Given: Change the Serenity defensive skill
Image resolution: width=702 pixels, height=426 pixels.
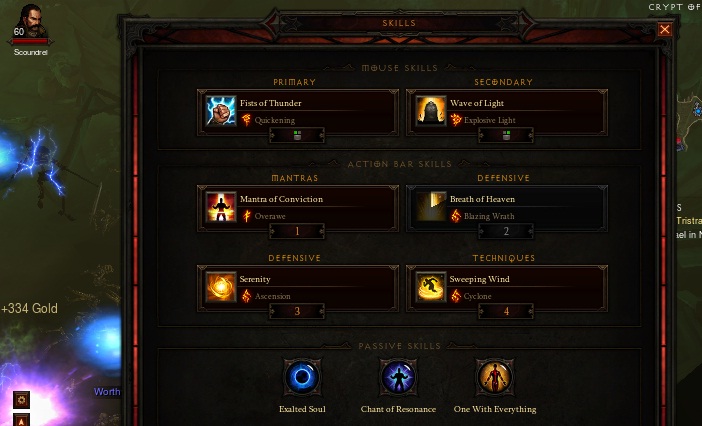Looking at the screenshot, I should point(298,287).
